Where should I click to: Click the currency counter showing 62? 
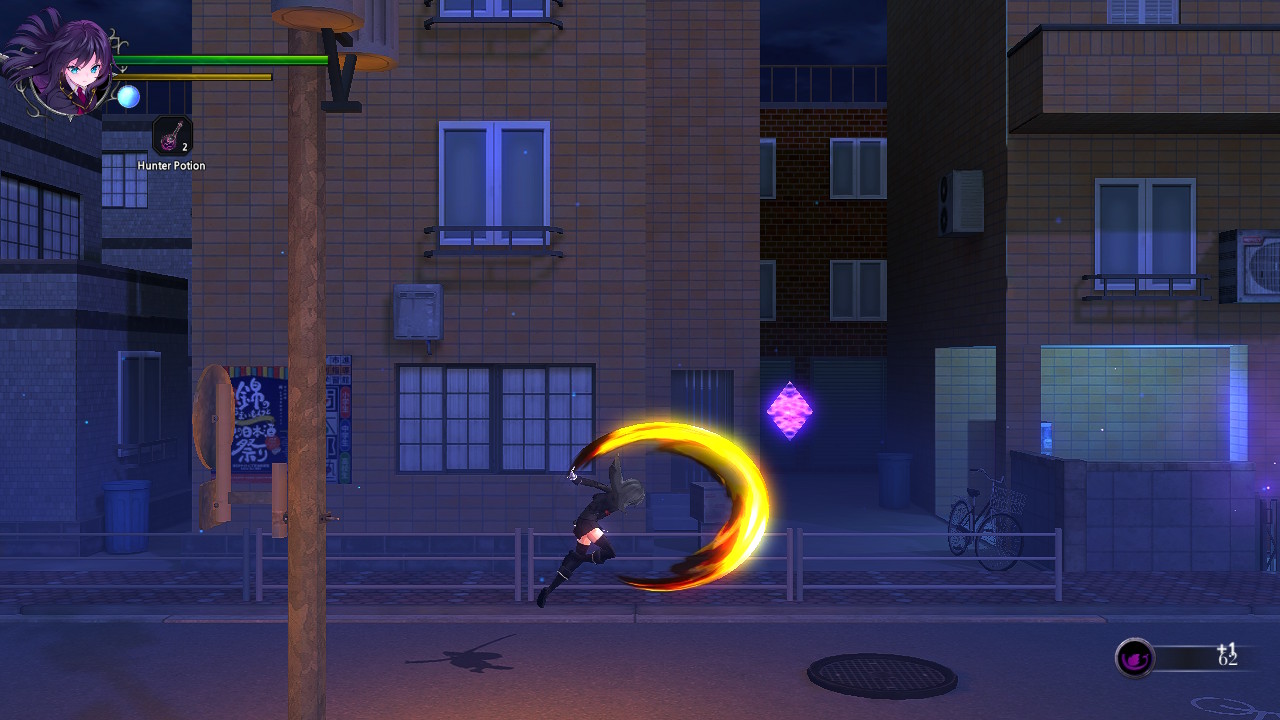click(x=1229, y=661)
